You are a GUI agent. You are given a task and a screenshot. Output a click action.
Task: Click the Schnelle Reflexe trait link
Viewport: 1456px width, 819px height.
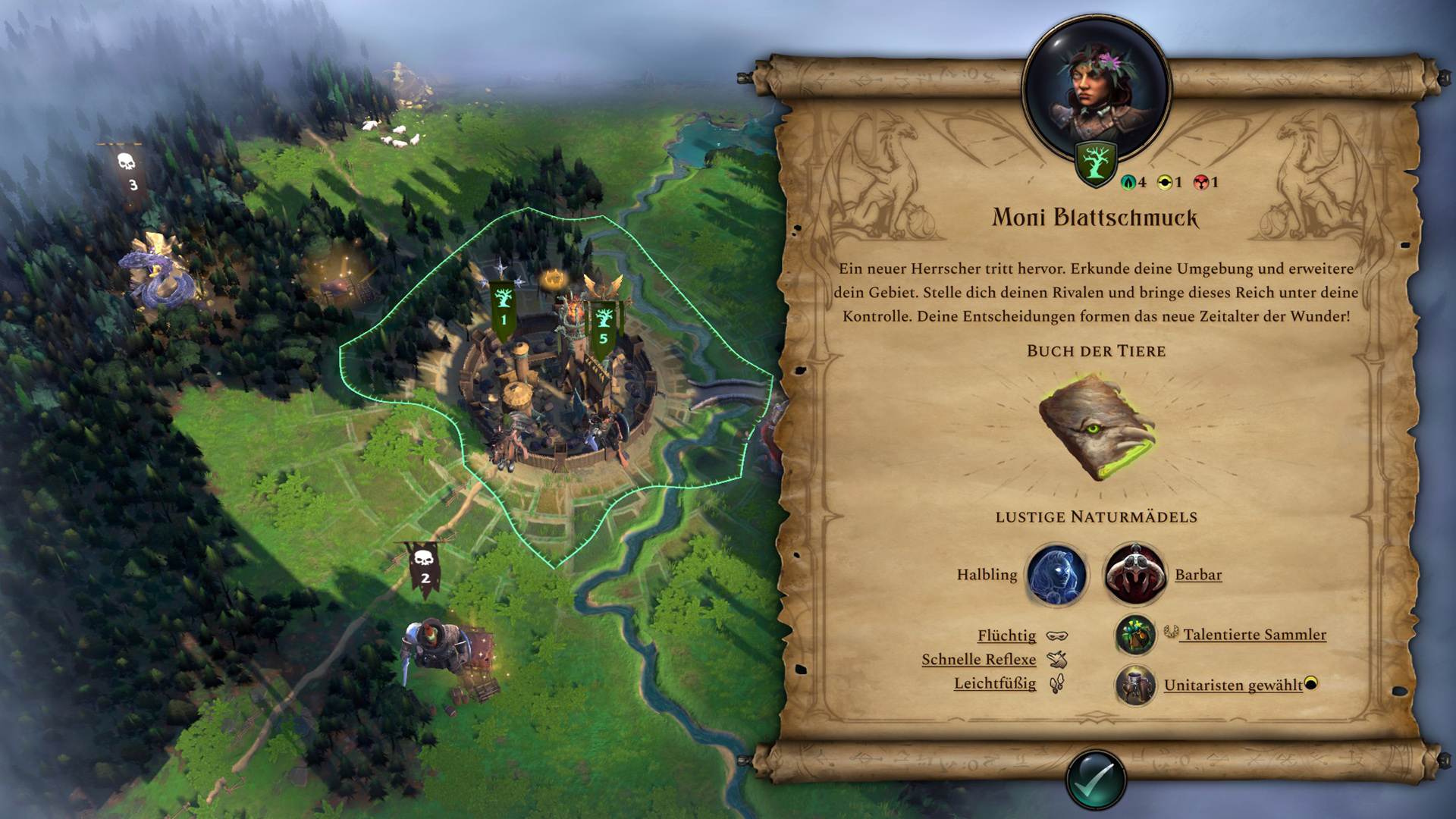(x=980, y=660)
